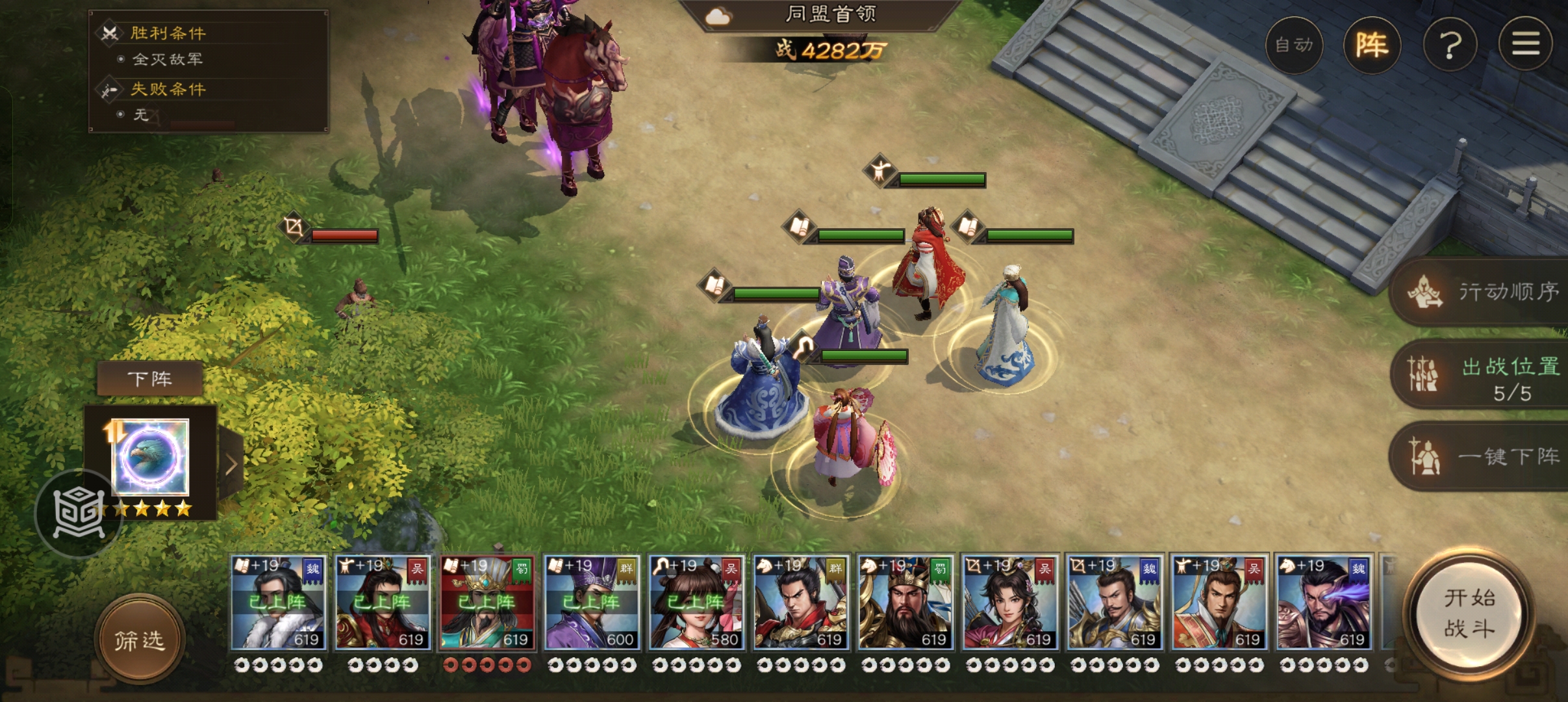Viewport: 1568px width, 702px height.
Task: Open the cube-shaped round icon
Action: coord(78,513)
